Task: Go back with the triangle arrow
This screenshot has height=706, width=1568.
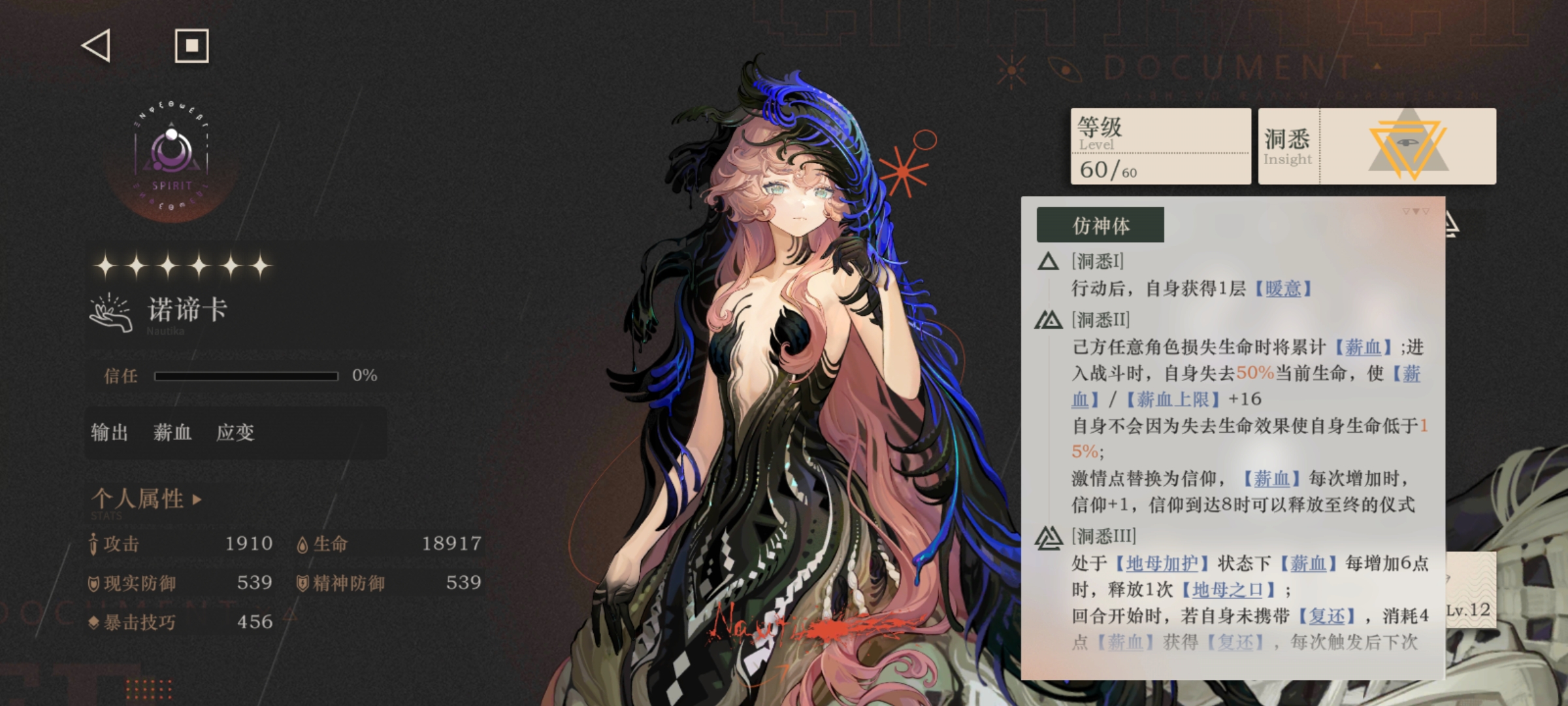Action: (96, 46)
